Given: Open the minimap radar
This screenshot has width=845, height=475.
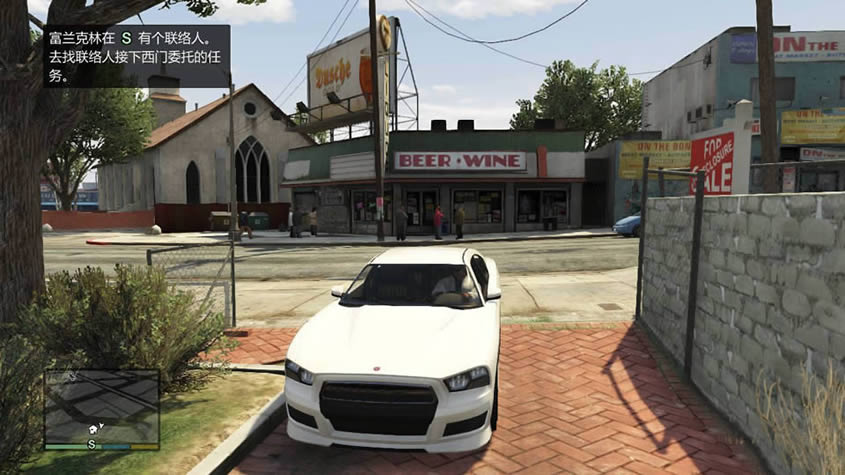Looking at the screenshot, I should click(101, 406).
